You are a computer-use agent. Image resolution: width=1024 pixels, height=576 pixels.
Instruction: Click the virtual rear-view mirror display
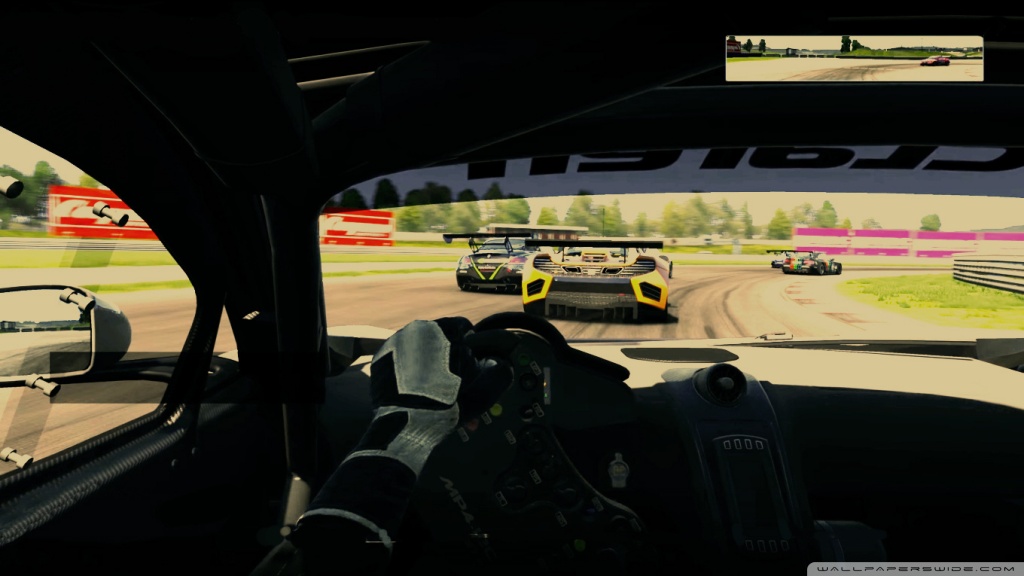(854, 59)
